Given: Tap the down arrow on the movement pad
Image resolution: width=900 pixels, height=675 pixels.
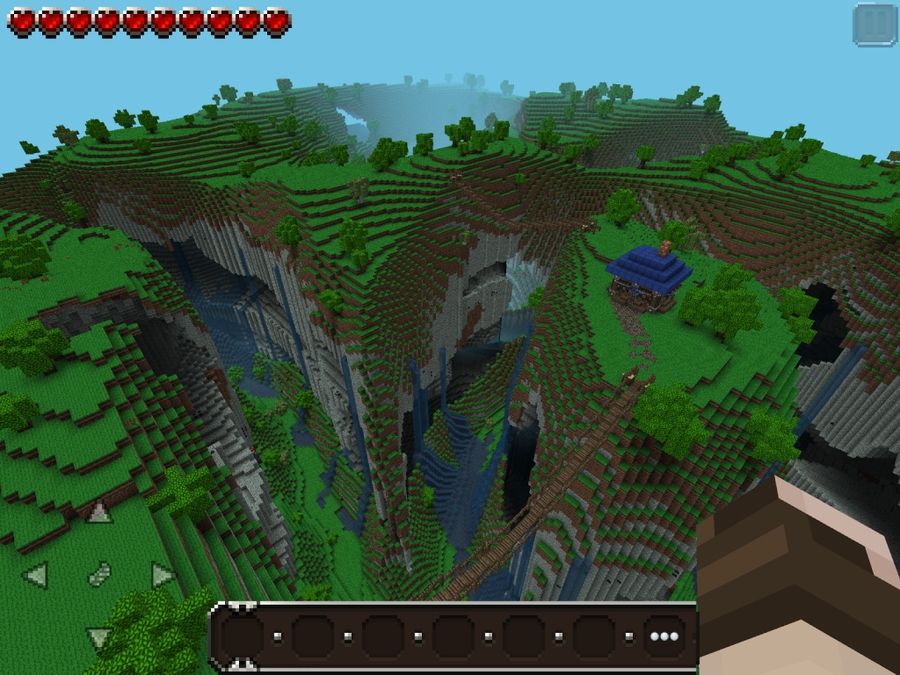Looking at the screenshot, I should point(99,637).
